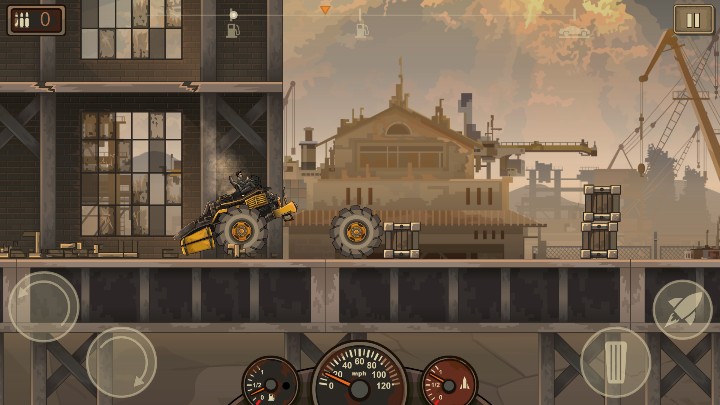Screen dimensions: 720x405
Task: Tilt the vehicle backward with the counter-clockwise arrow
Action: tap(43, 306)
